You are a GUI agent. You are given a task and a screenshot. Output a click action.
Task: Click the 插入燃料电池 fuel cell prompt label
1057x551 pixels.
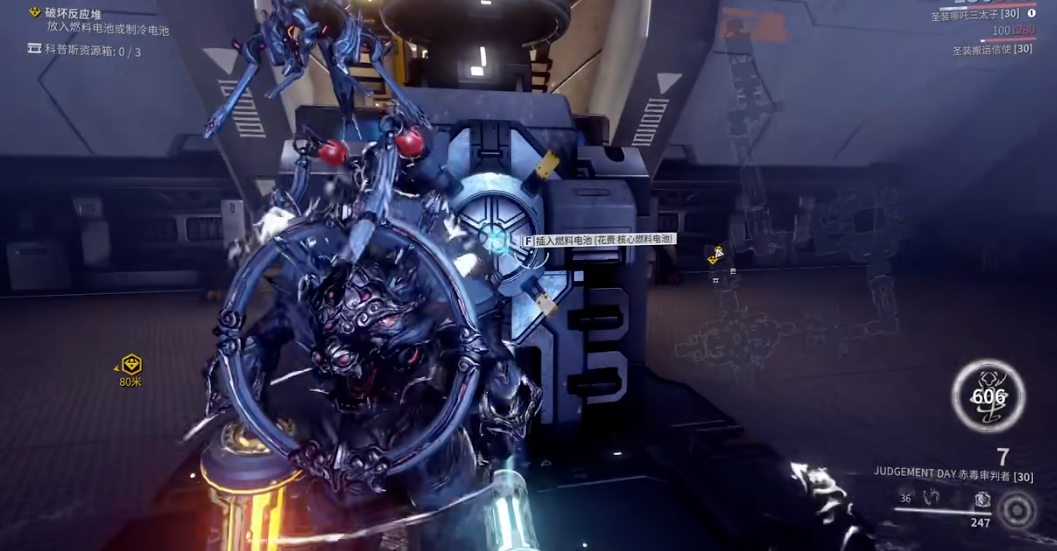click(599, 240)
